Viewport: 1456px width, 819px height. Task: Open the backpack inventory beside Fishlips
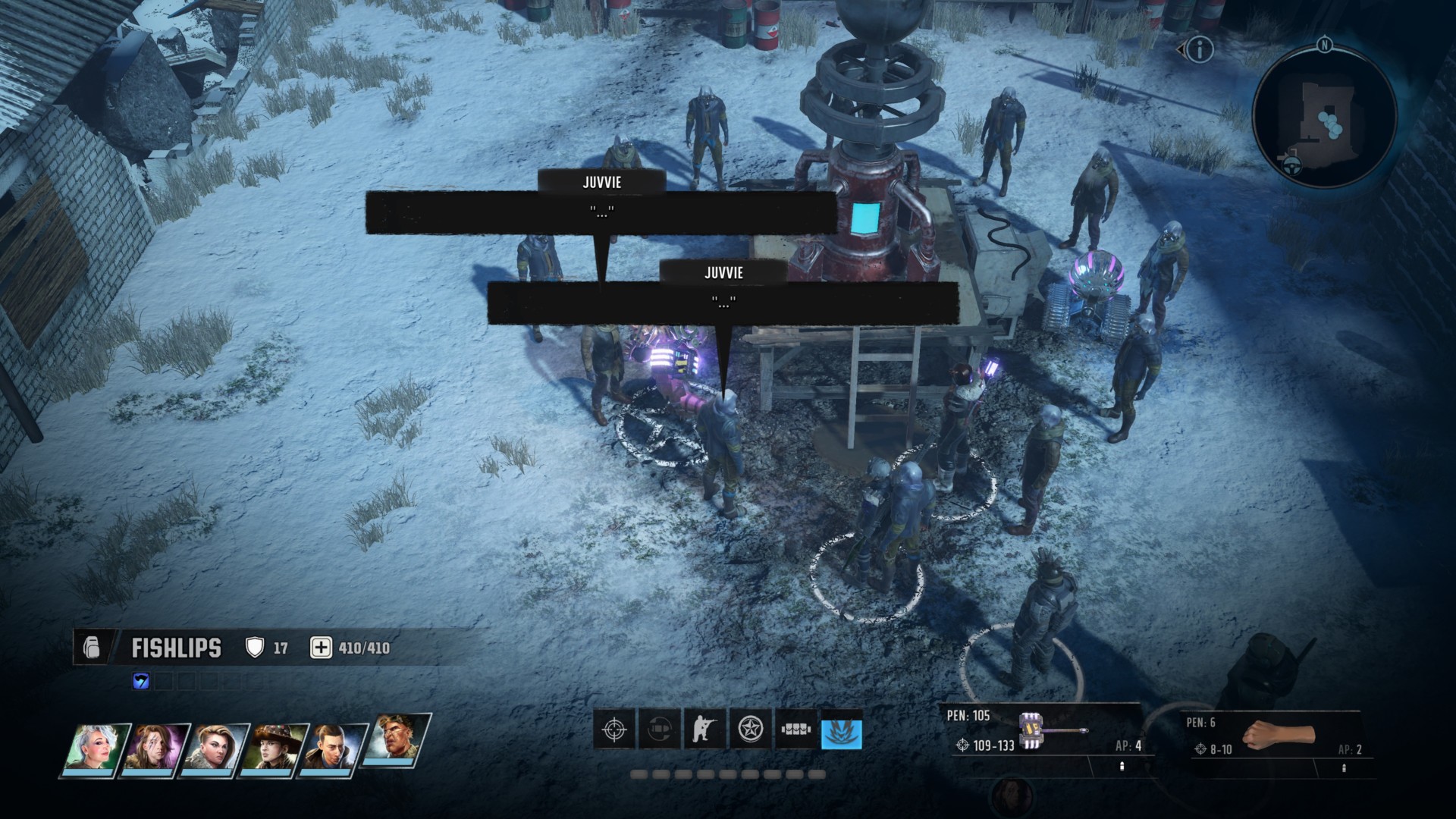(91, 648)
